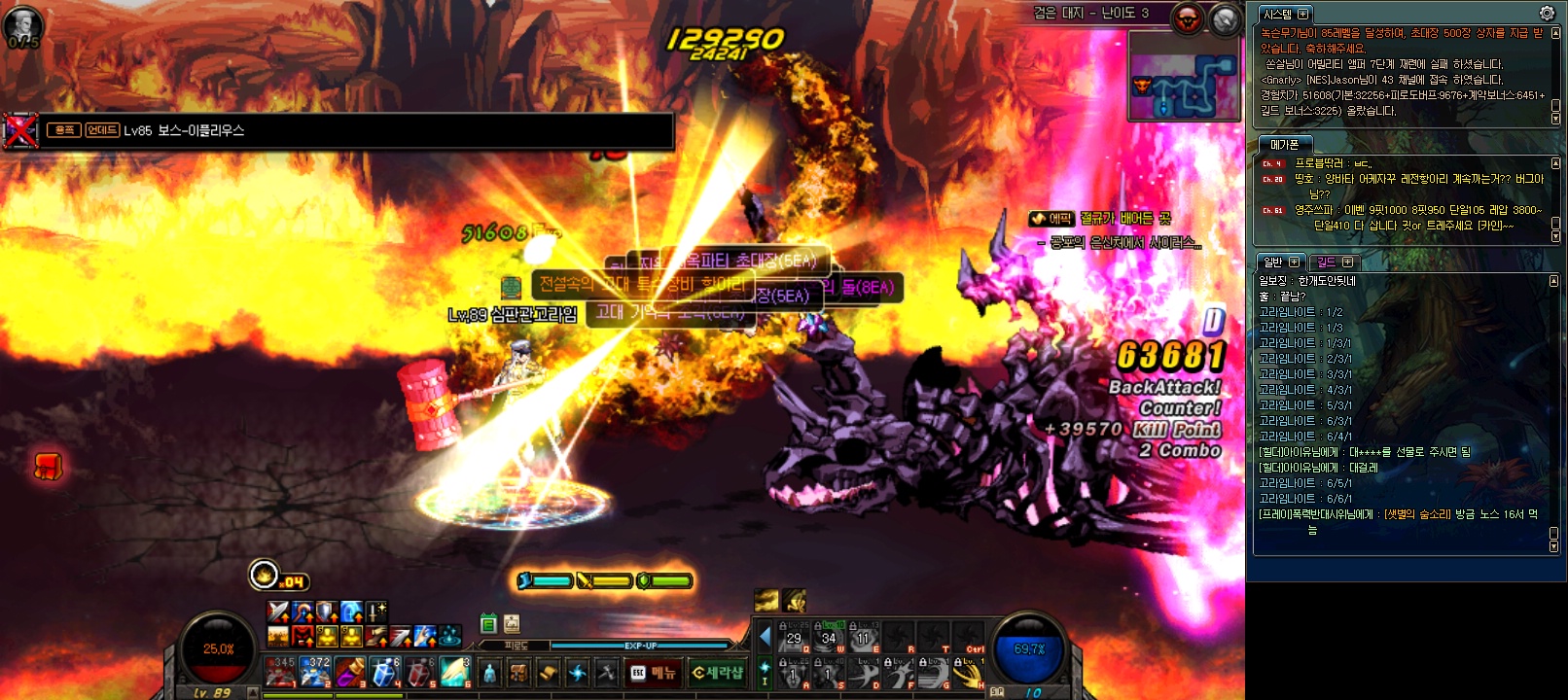Click the red bull-head boss icon button
This screenshot has width=1568, height=700.
(1188, 17)
